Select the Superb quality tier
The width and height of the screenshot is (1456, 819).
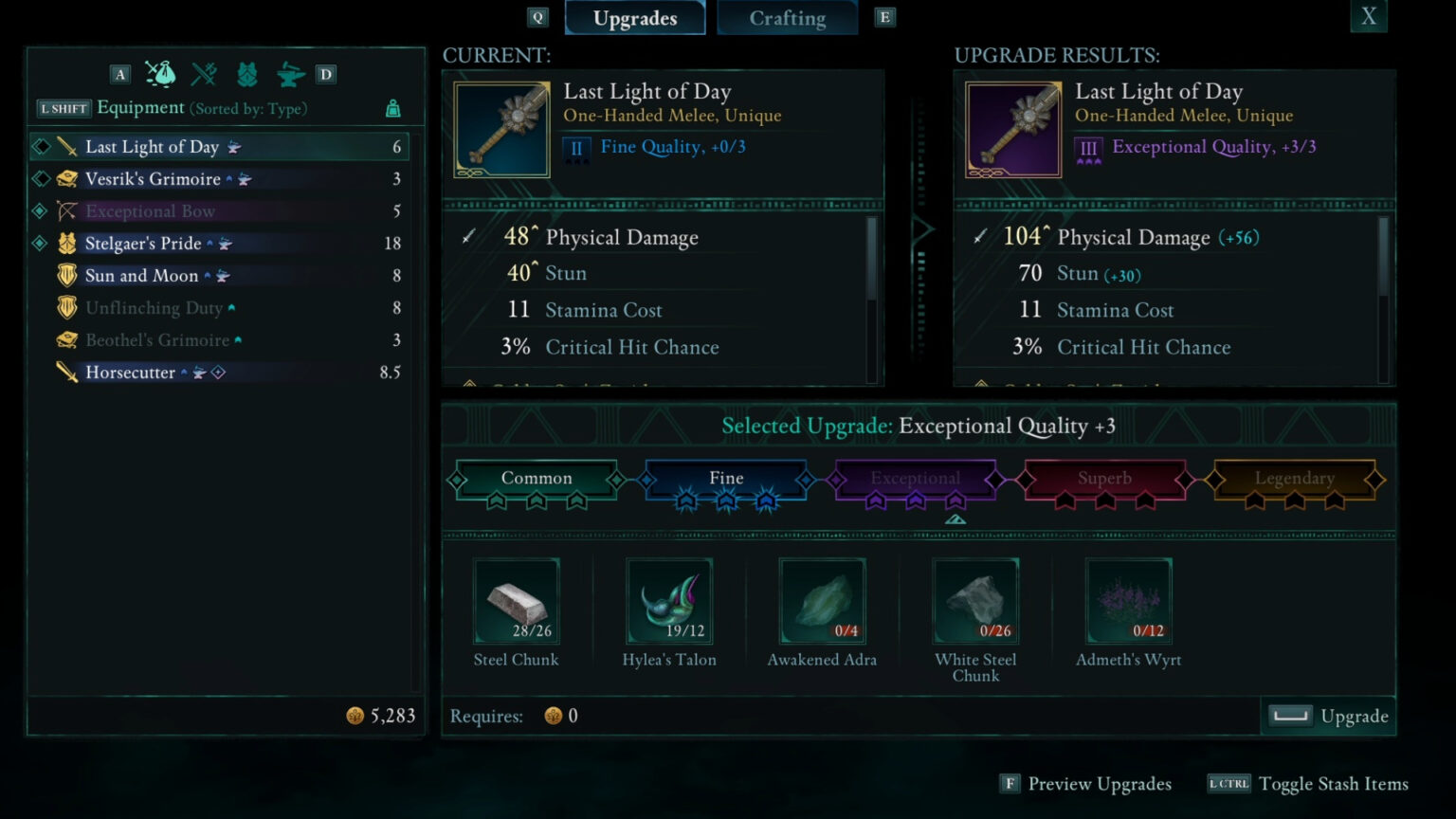tap(1104, 479)
